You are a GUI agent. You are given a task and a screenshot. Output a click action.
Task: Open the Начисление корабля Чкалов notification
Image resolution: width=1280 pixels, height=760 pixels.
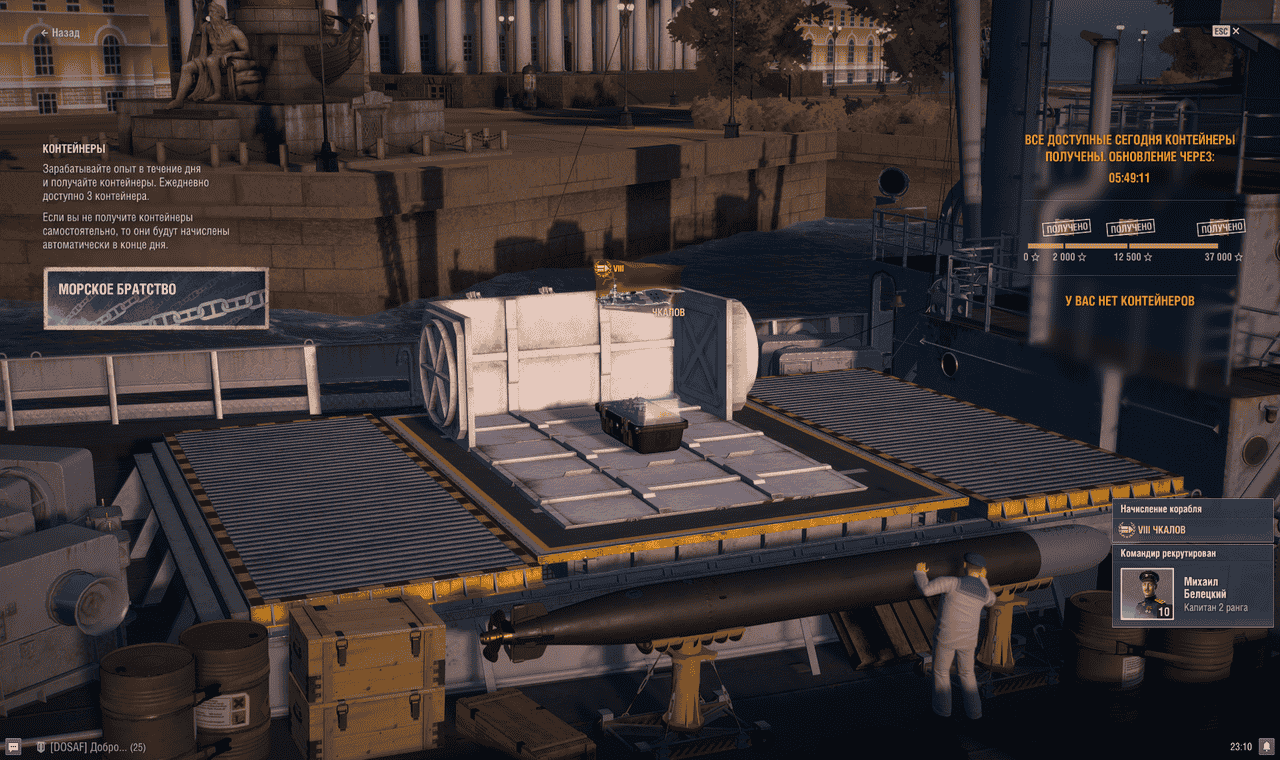coord(1192,521)
